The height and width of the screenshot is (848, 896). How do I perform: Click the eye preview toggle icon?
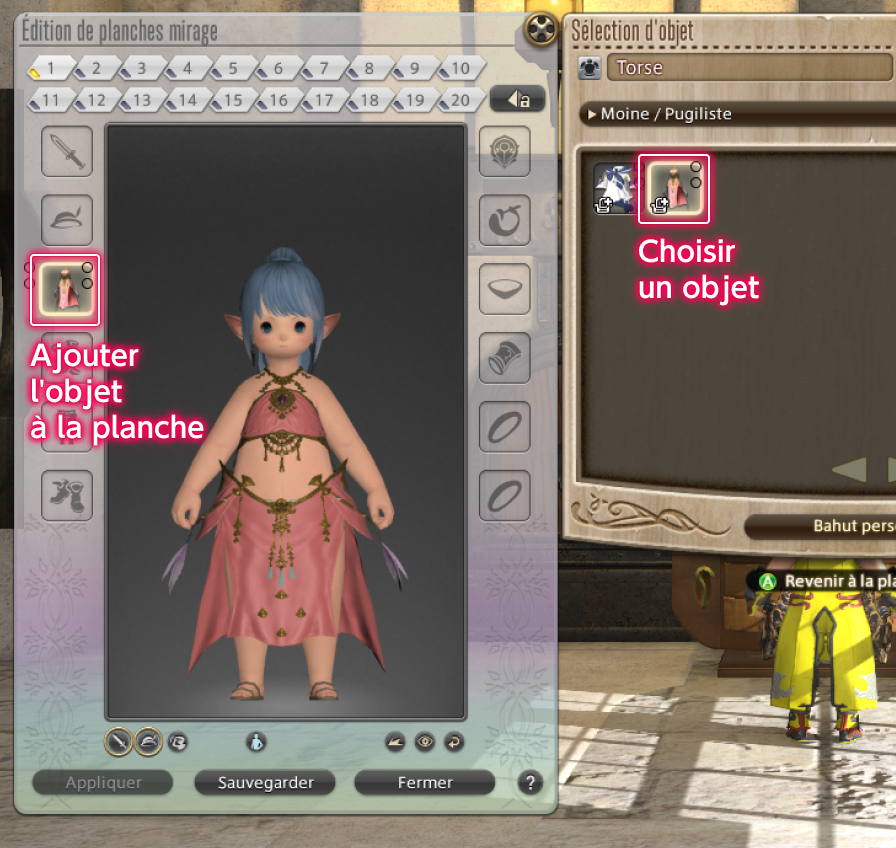425,741
